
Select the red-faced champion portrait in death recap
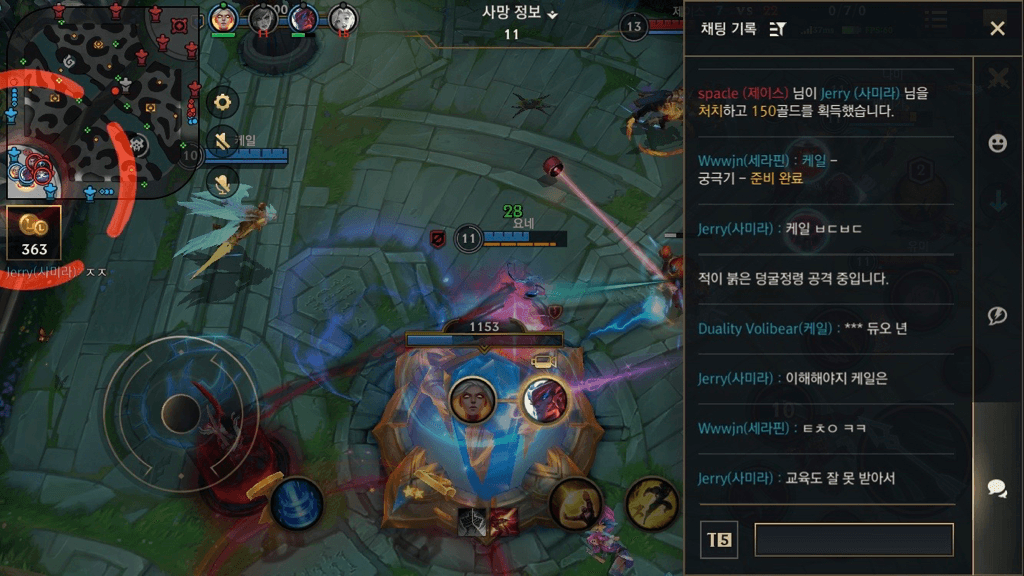point(545,399)
